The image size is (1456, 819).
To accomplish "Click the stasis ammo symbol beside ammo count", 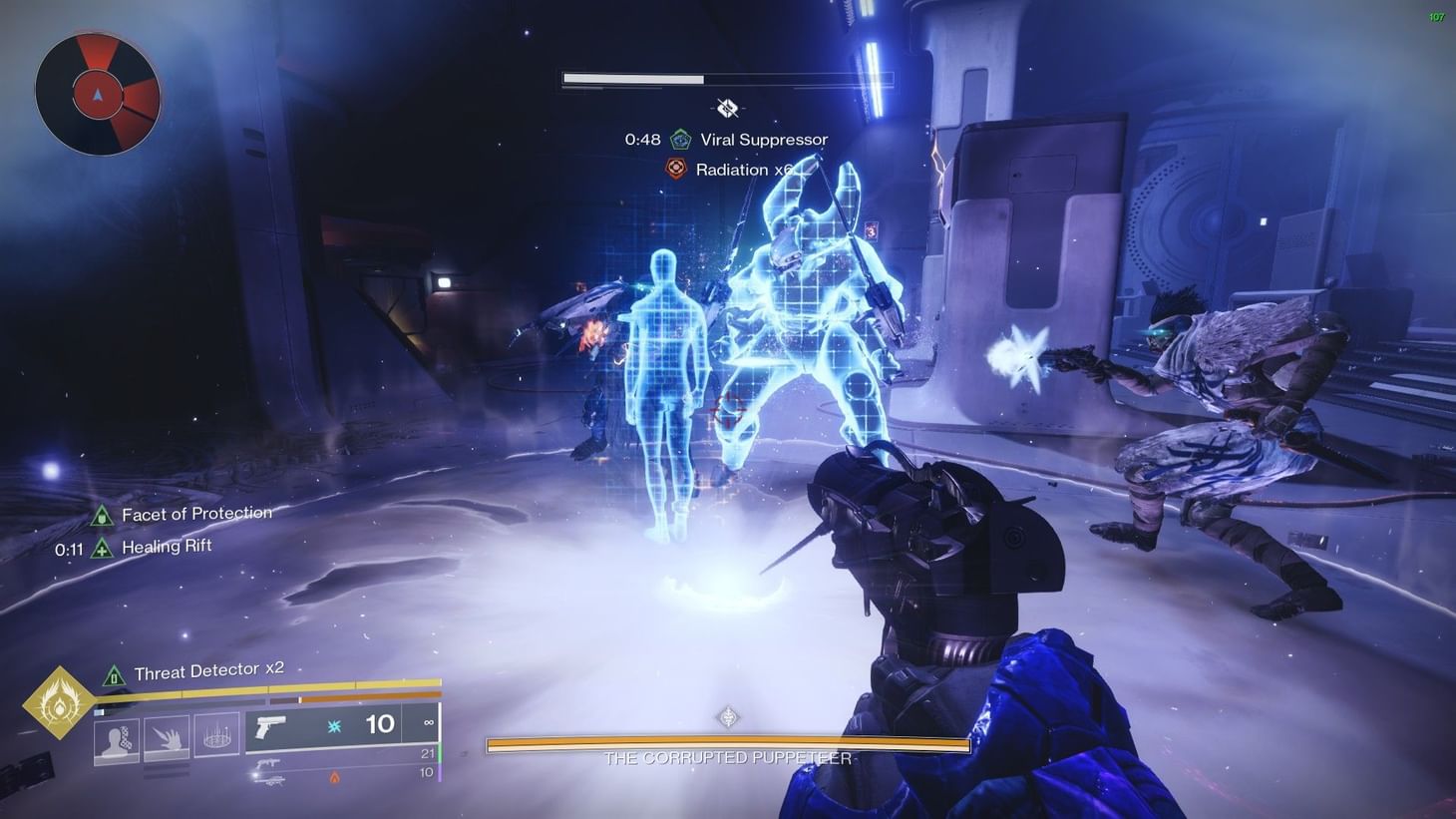I will coord(333,725).
